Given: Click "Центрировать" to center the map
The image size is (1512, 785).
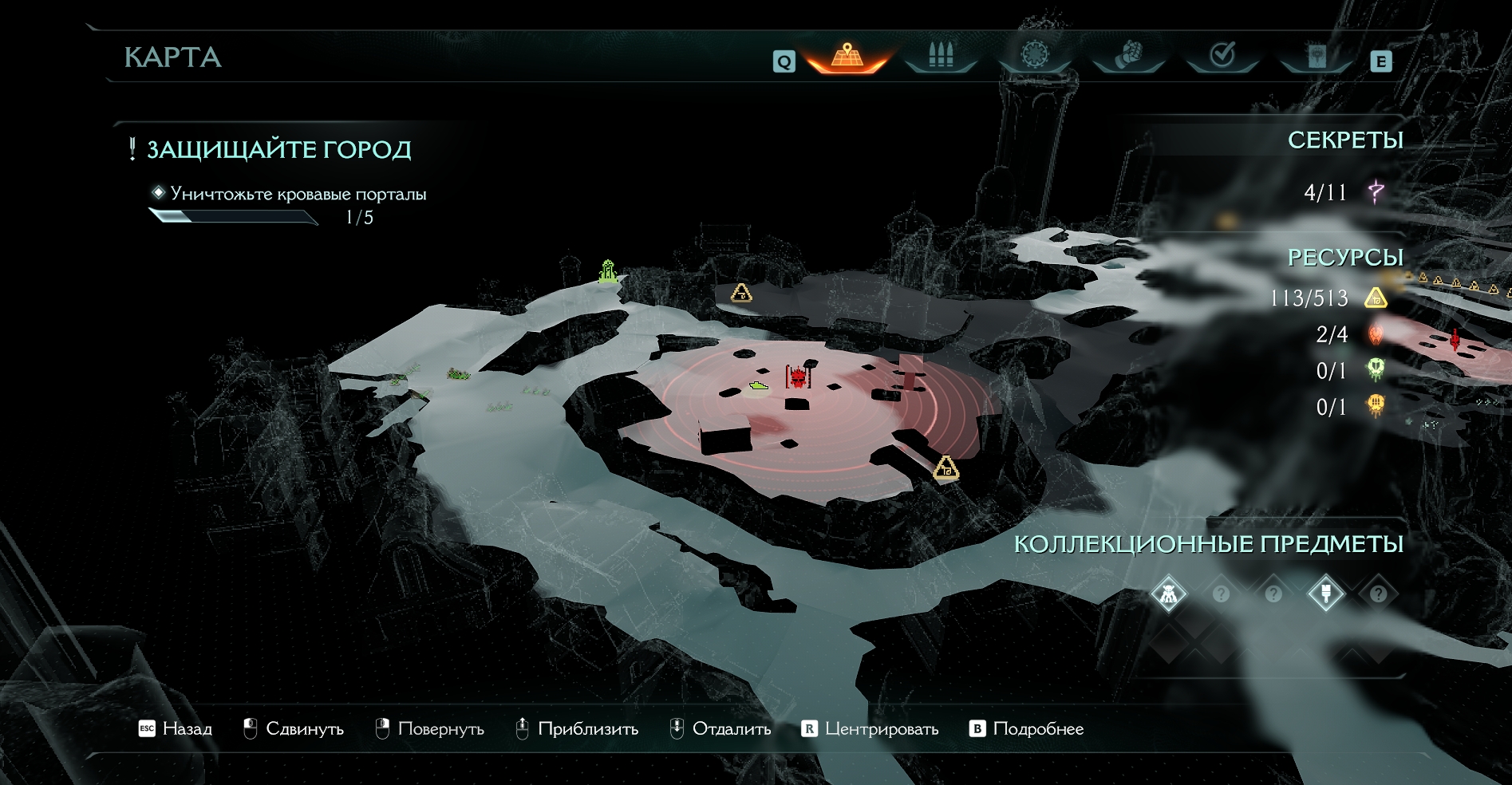Looking at the screenshot, I should (870, 728).
